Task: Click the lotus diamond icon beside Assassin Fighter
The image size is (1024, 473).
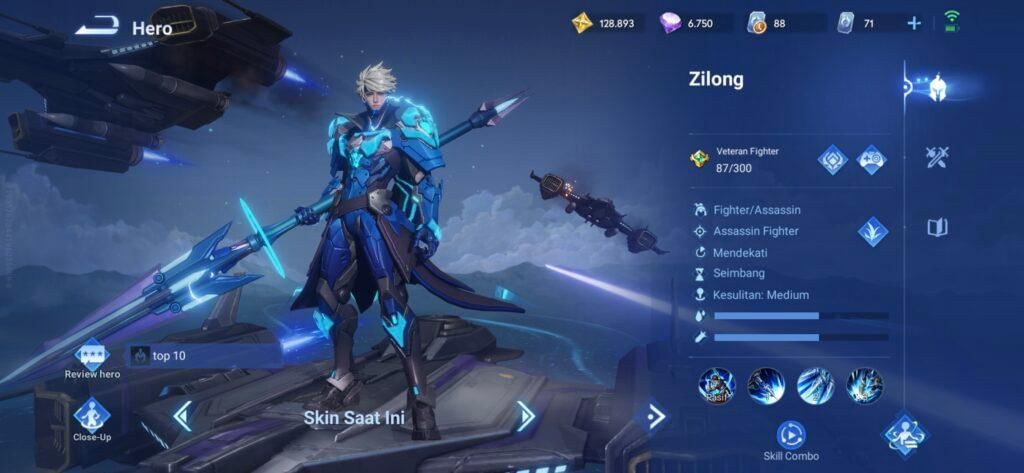Action: point(873,231)
